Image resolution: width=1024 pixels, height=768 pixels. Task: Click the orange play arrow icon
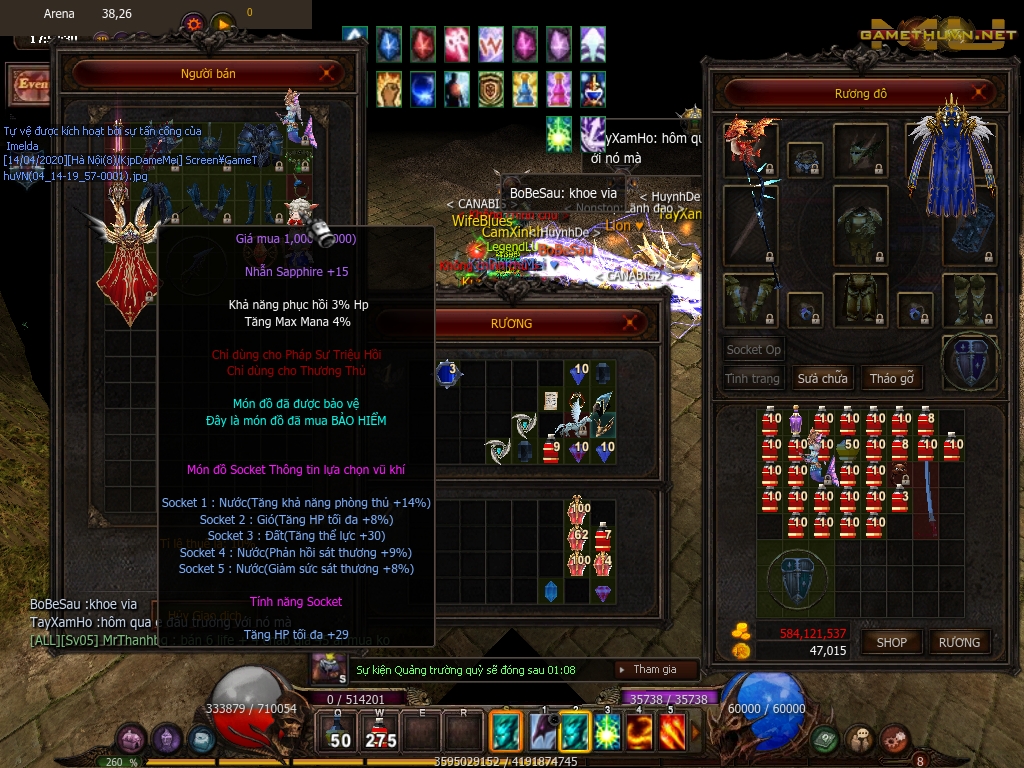[x=222, y=21]
